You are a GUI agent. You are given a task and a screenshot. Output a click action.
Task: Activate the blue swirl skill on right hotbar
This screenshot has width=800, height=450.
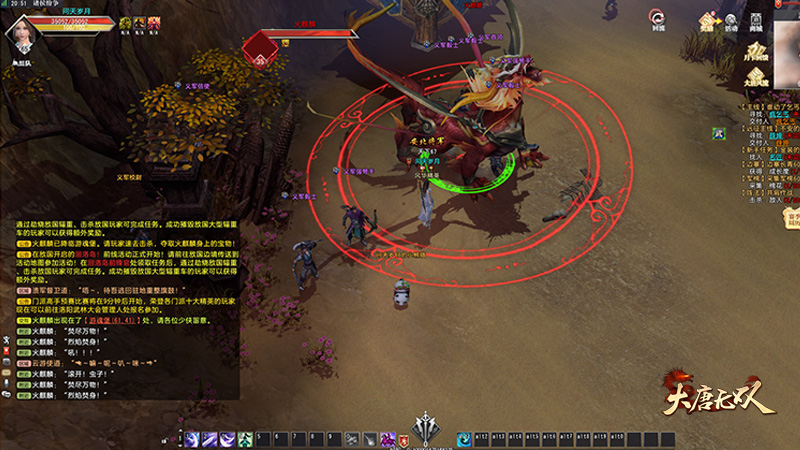[x=465, y=439]
